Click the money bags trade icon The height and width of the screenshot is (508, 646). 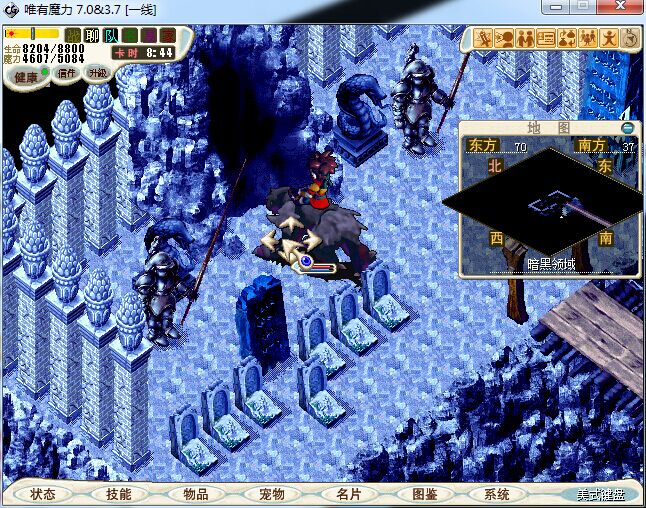[x=567, y=39]
